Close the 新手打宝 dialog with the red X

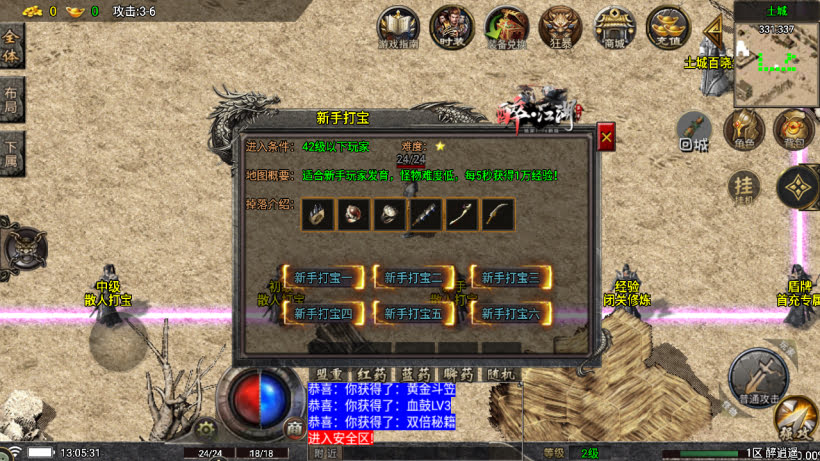tap(606, 137)
